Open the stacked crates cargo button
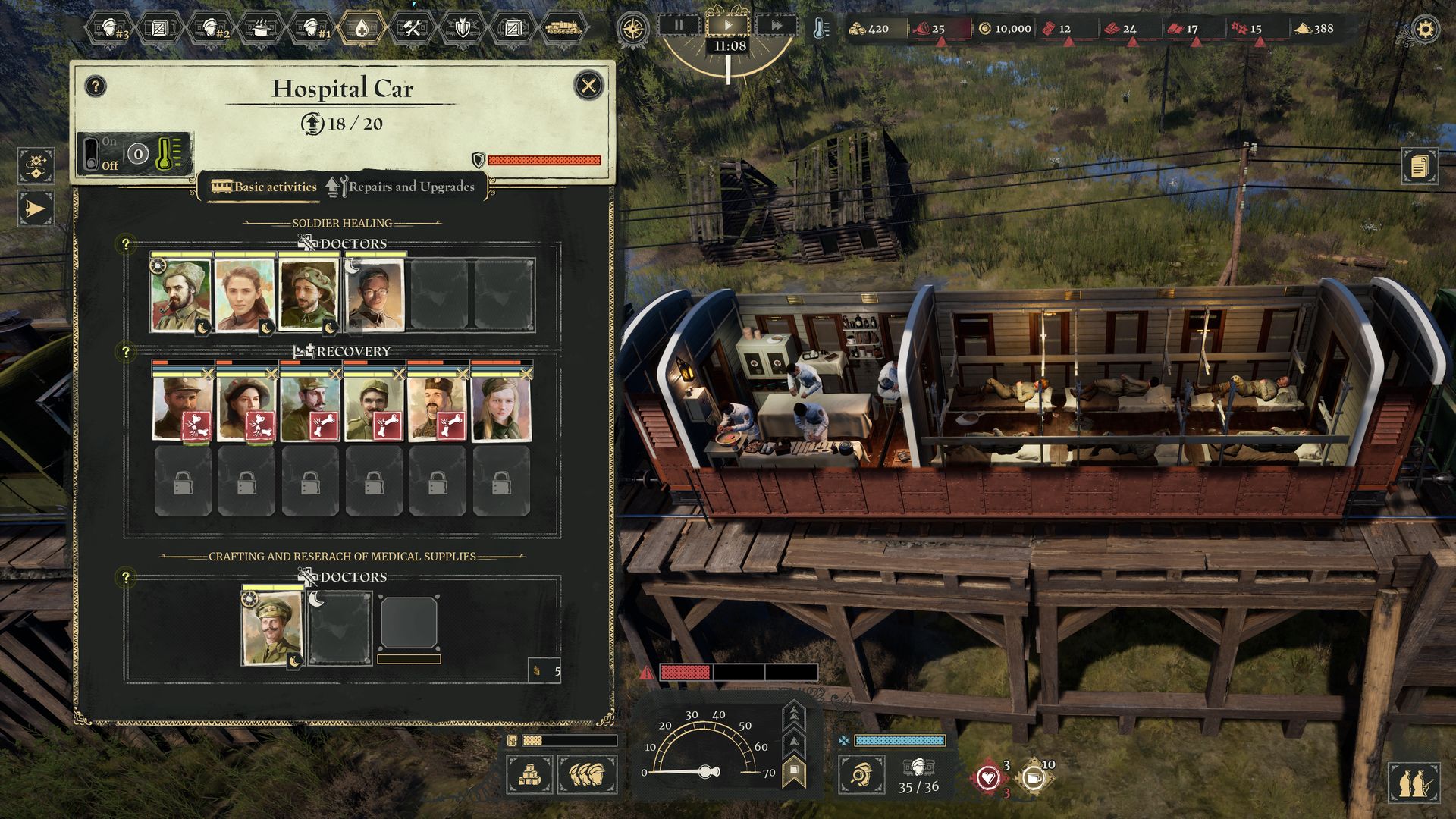1456x819 pixels. point(529,774)
